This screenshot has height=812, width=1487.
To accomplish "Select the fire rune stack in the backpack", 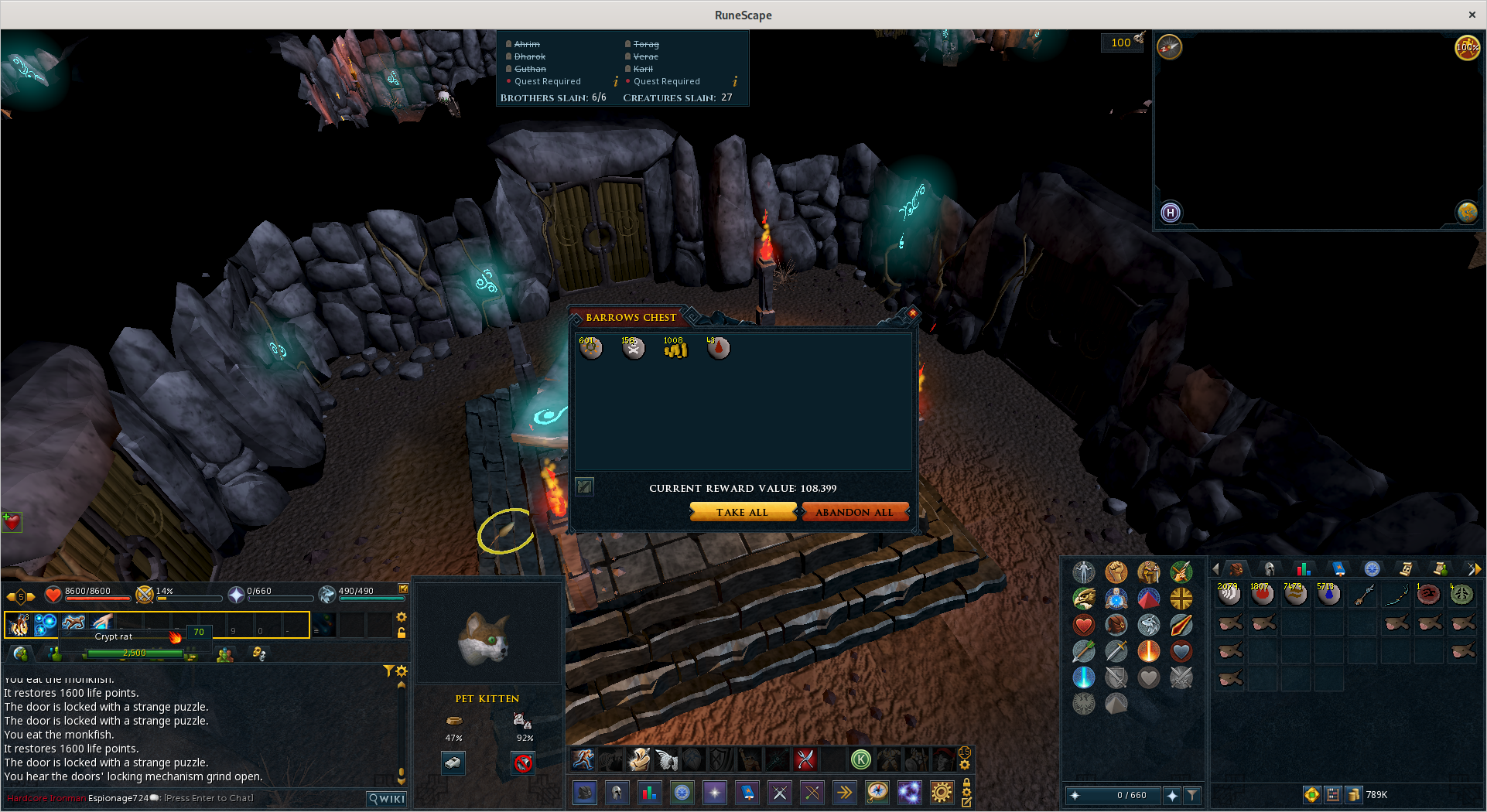I will click(1262, 594).
